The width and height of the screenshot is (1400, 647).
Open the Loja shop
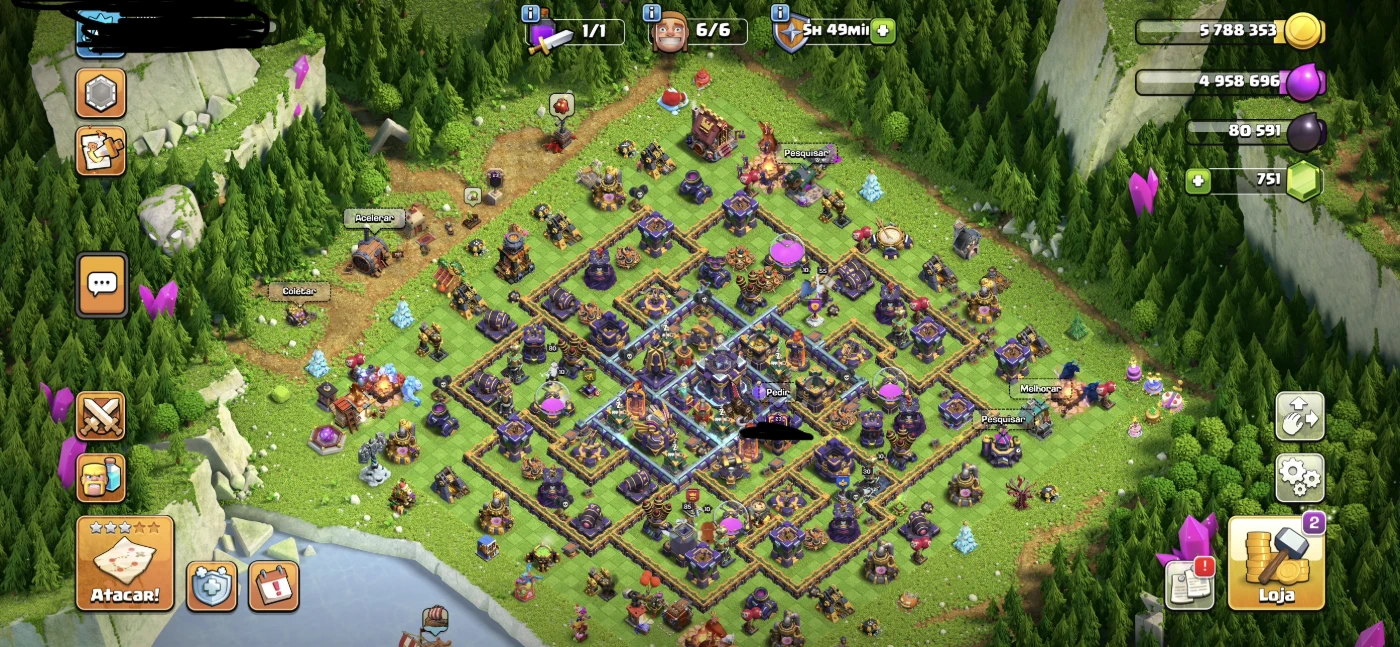[1276, 563]
